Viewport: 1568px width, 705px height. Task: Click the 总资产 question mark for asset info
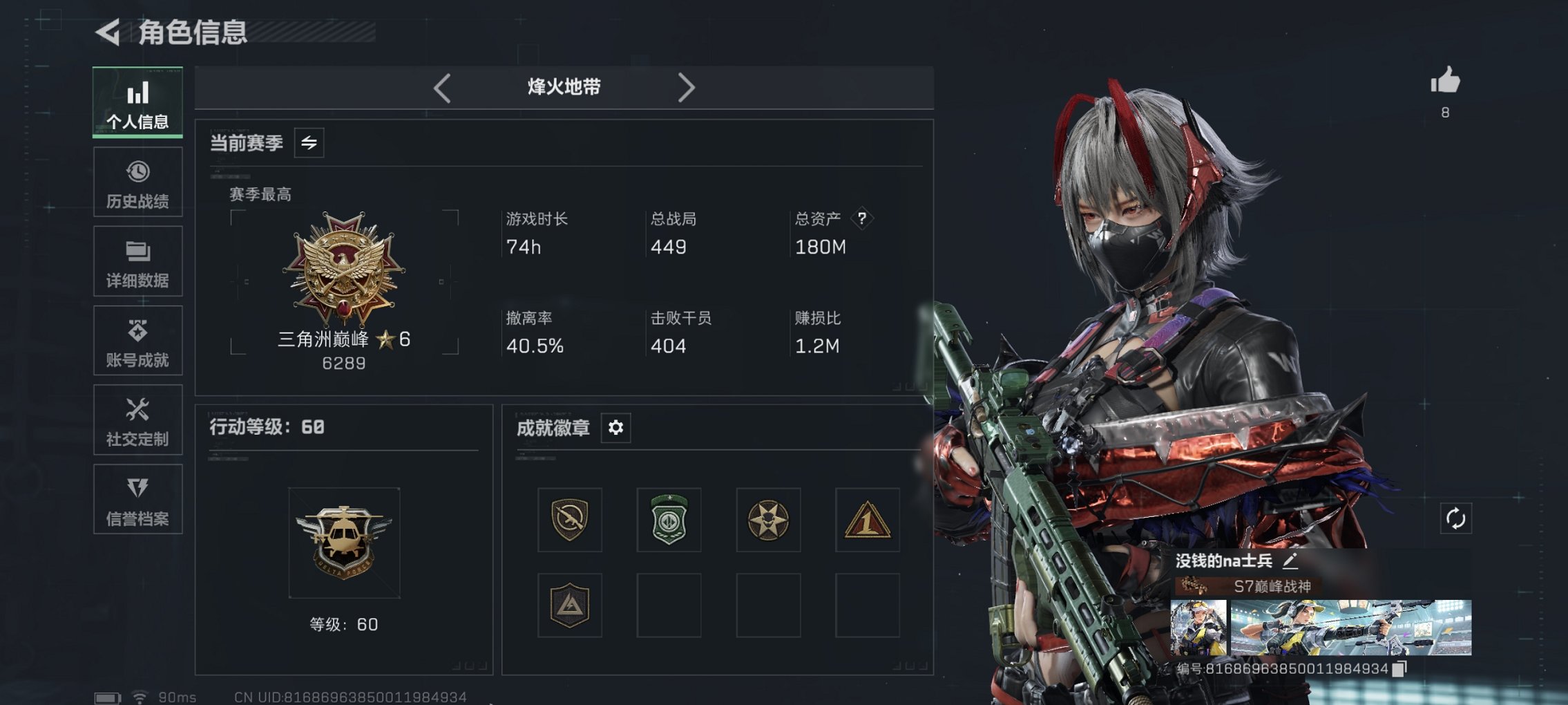point(861,218)
